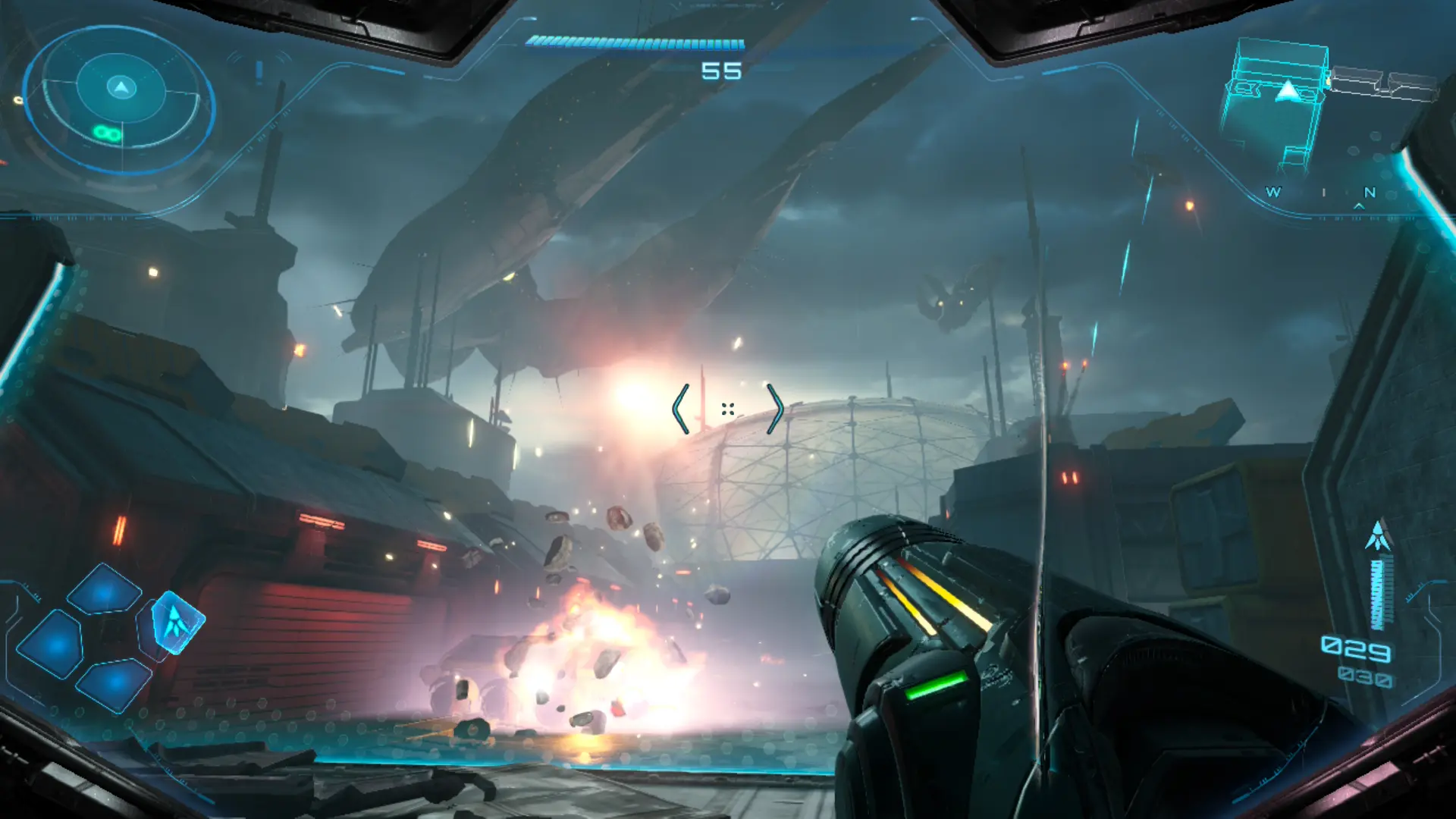Click the circular enemy radar
Image resolution: width=1456 pixels, height=819 pixels.
pos(120,99)
